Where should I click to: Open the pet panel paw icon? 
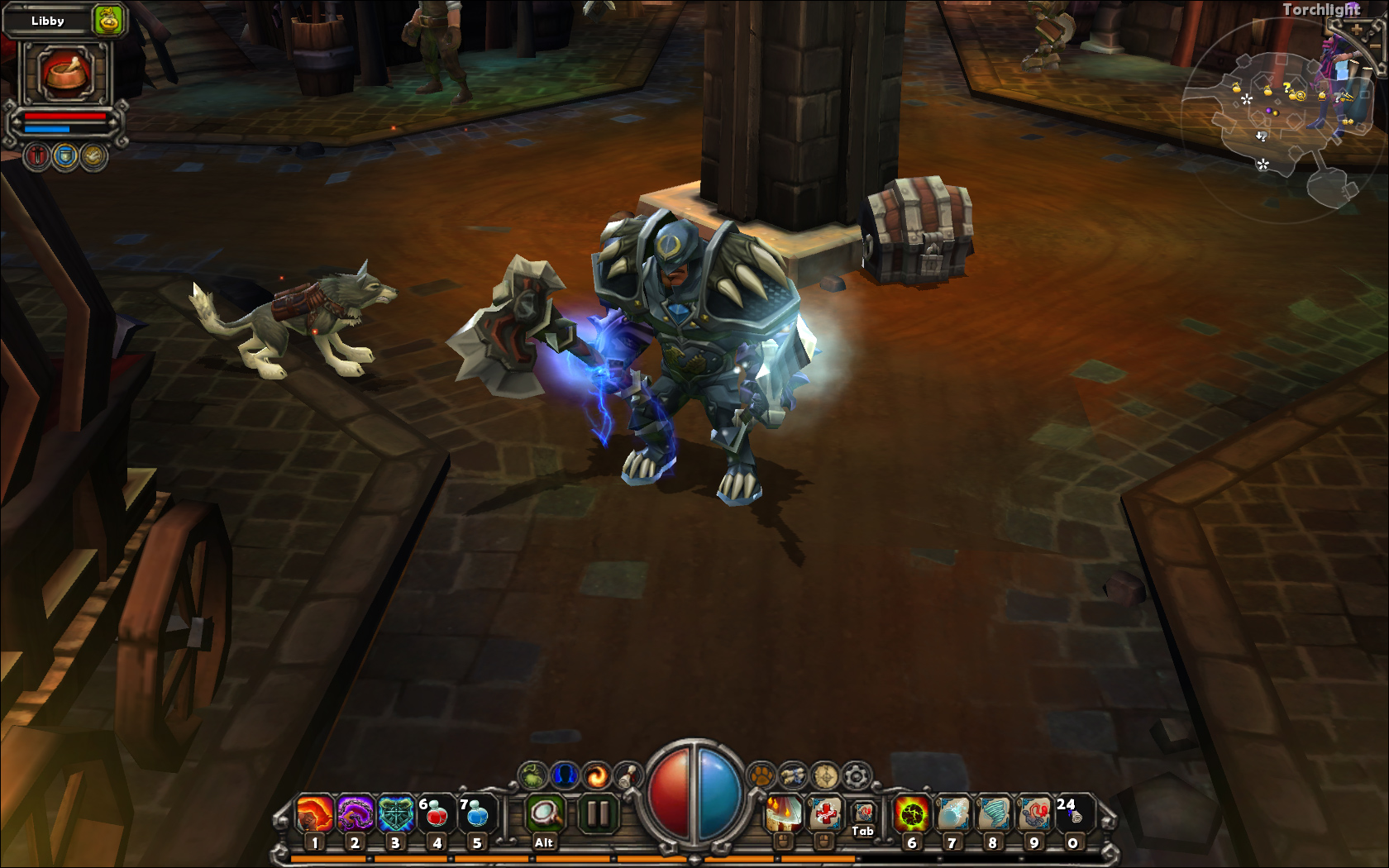(761, 776)
